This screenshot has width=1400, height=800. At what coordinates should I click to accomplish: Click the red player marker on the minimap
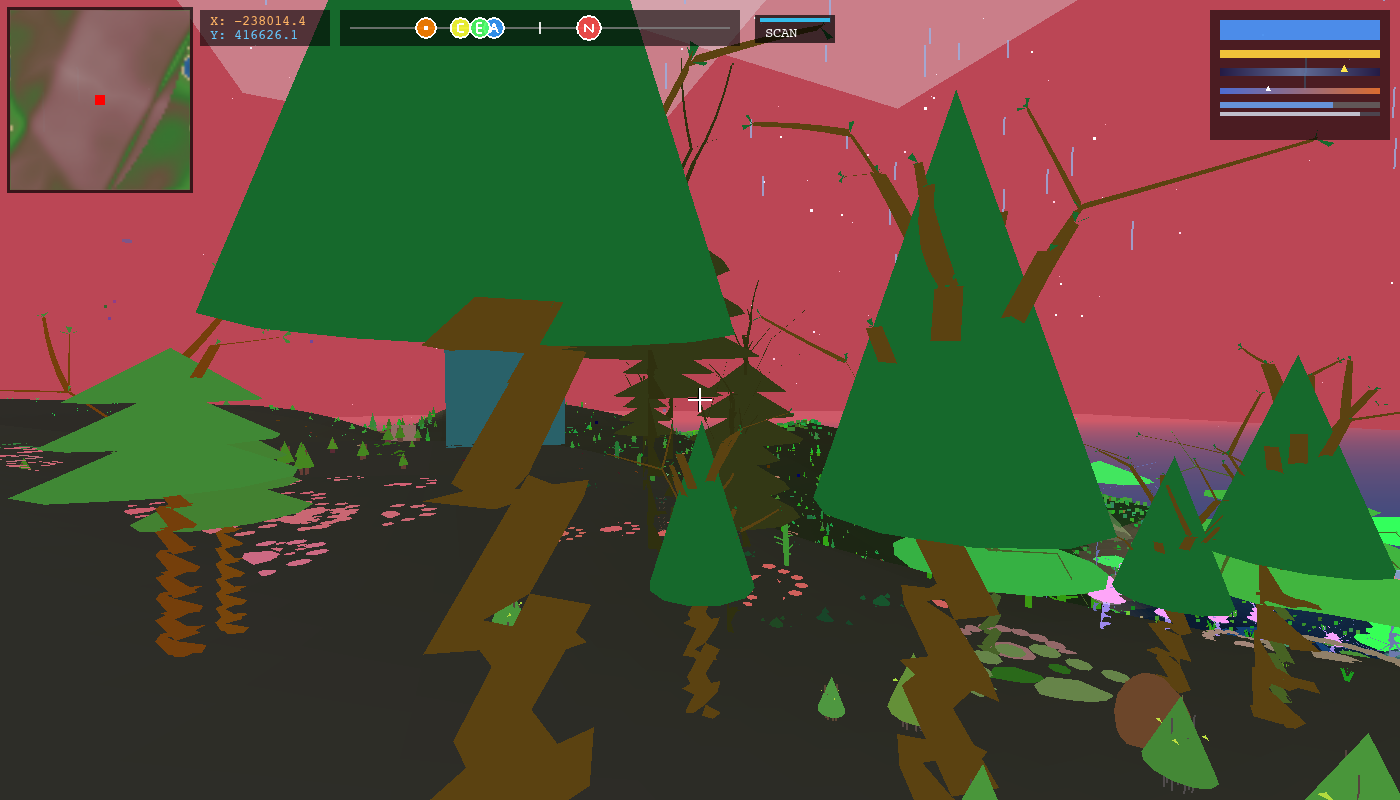pos(99,100)
